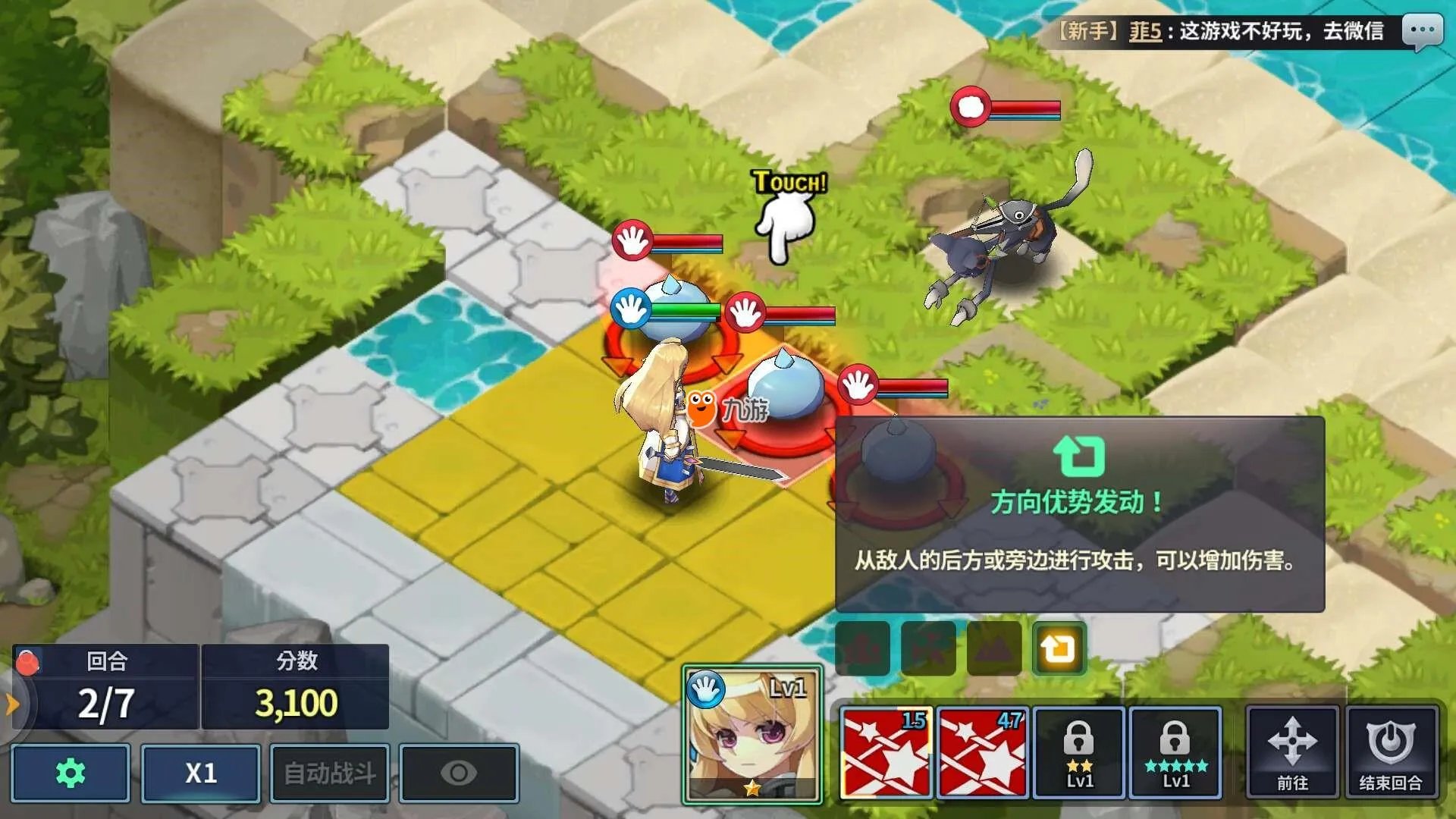This screenshot has height=819, width=1456.
Task: Select the locked two-star Lv1 skill slot
Action: [1079, 752]
